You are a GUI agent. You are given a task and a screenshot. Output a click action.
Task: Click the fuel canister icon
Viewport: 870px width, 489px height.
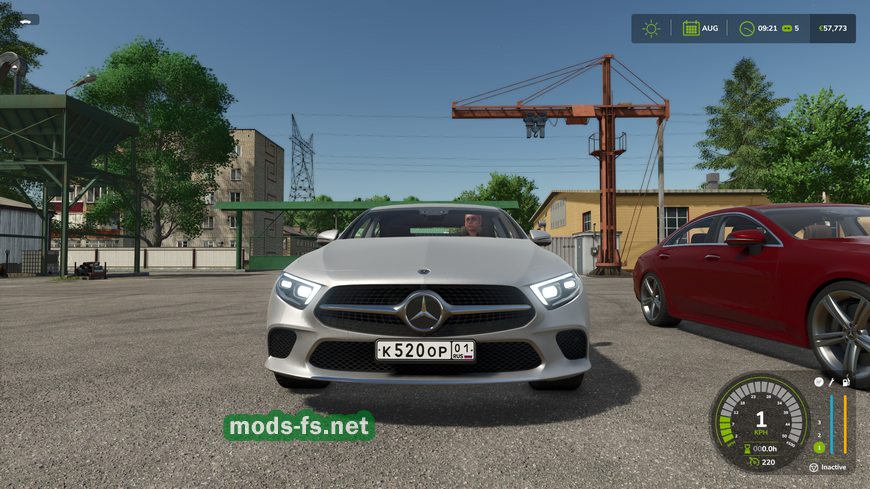845,382
